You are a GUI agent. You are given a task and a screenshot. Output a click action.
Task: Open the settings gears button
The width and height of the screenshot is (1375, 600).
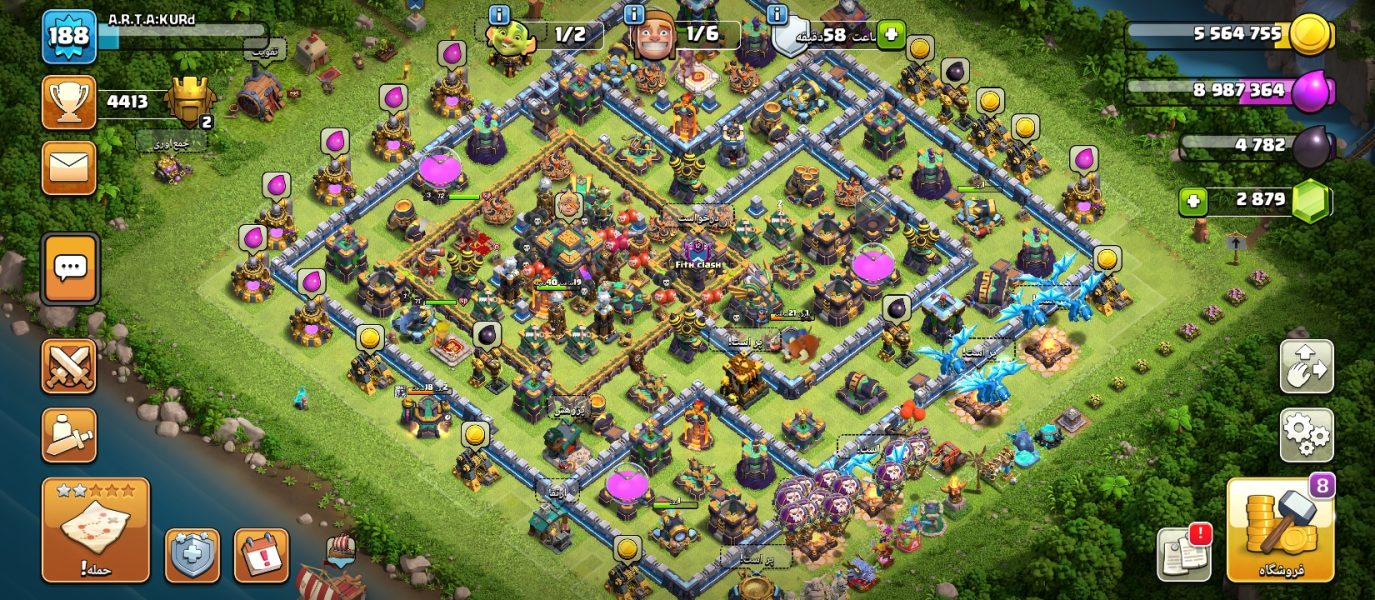[x=1306, y=435]
